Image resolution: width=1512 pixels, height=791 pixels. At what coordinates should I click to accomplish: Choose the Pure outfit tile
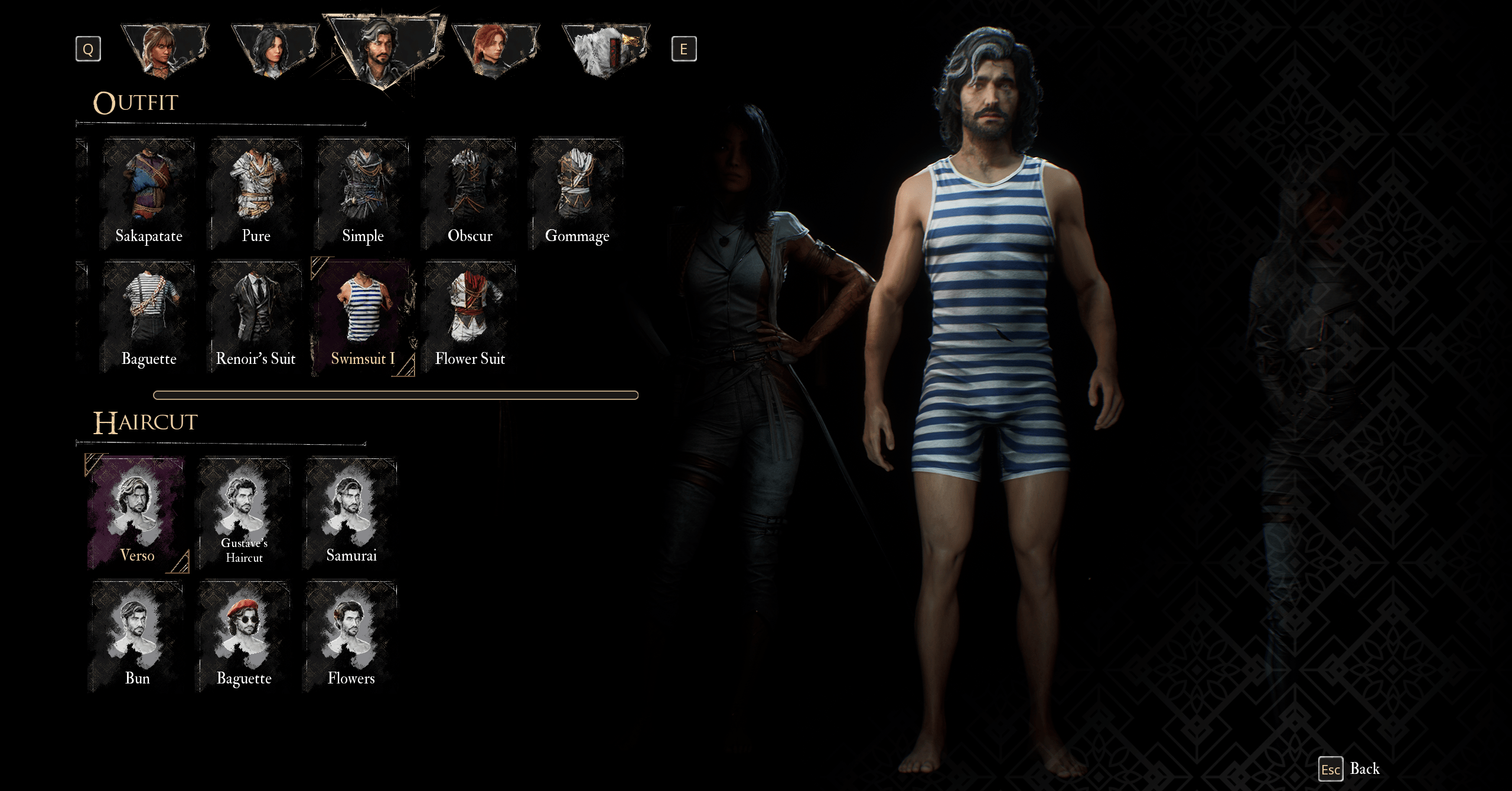[x=256, y=194]
